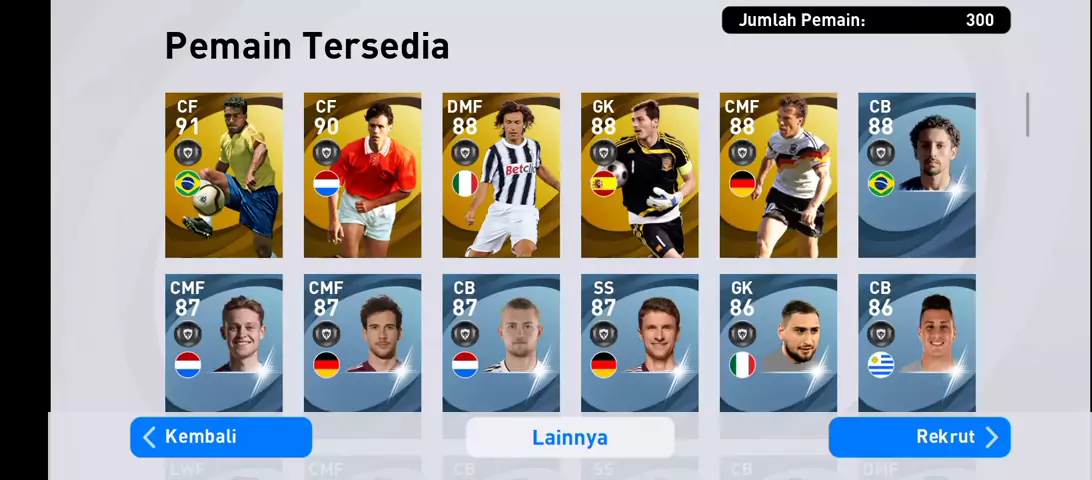This screenshot has height=480, width=1092.
Task: Select the 91-rated Brazil CF card
Action: (x=224, y=175)
